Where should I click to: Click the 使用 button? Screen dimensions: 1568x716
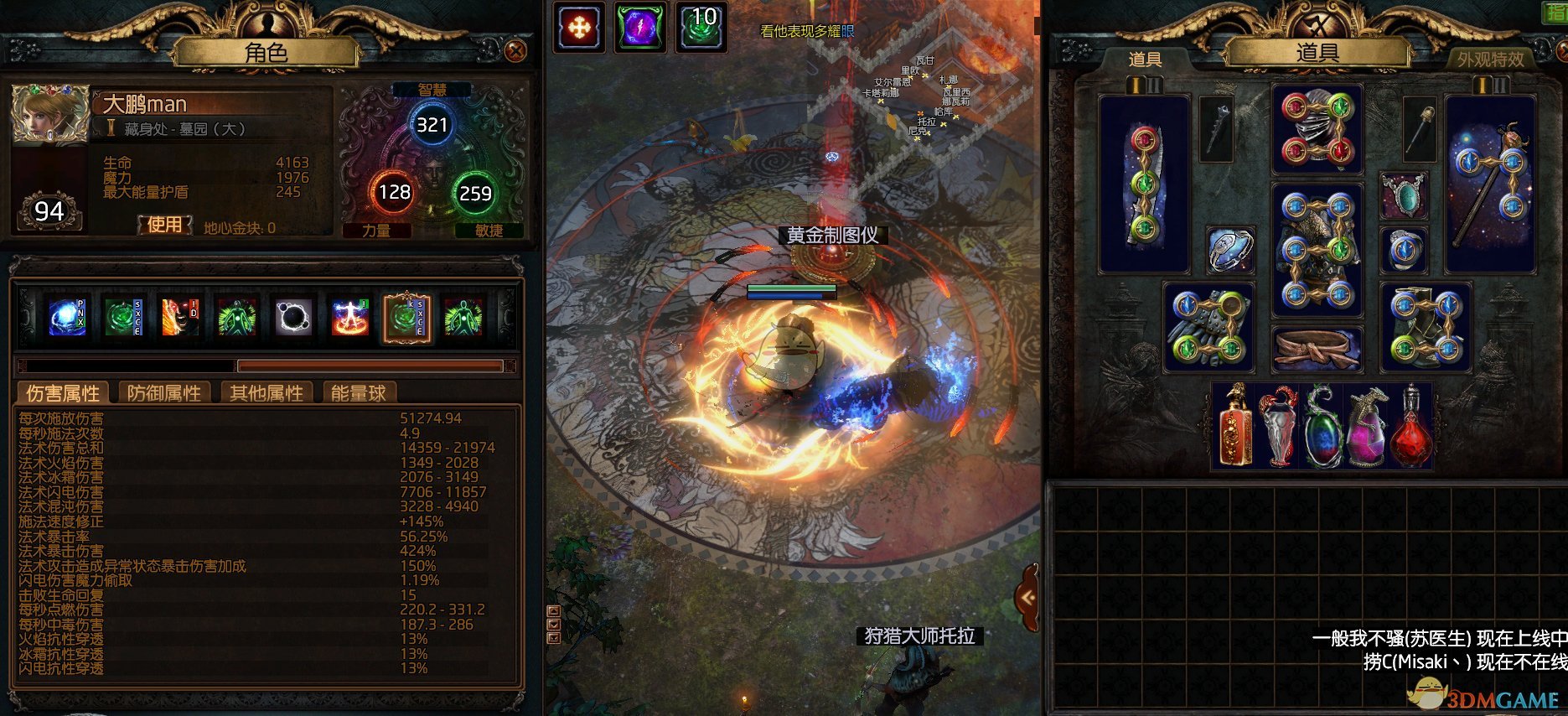165,225
